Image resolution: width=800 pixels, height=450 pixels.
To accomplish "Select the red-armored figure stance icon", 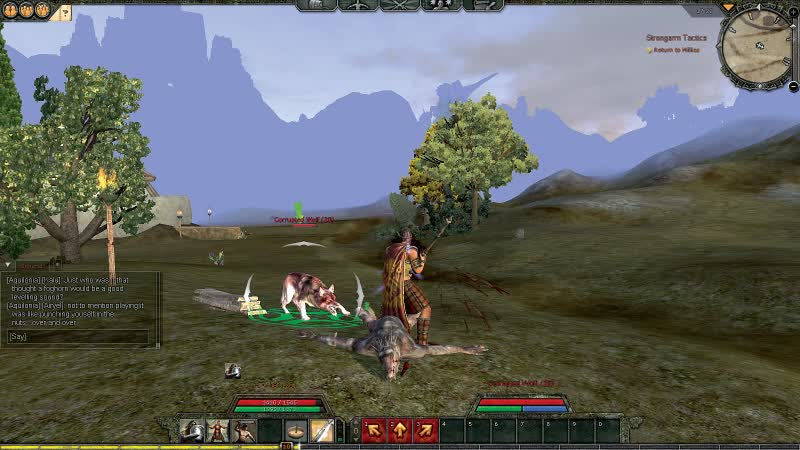I will 217,431.
